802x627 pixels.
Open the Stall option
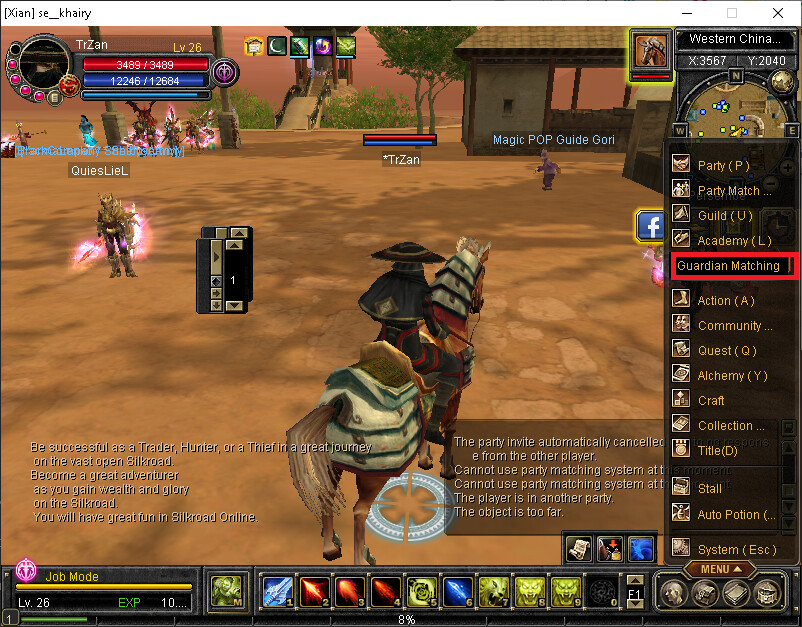[709, 489]
